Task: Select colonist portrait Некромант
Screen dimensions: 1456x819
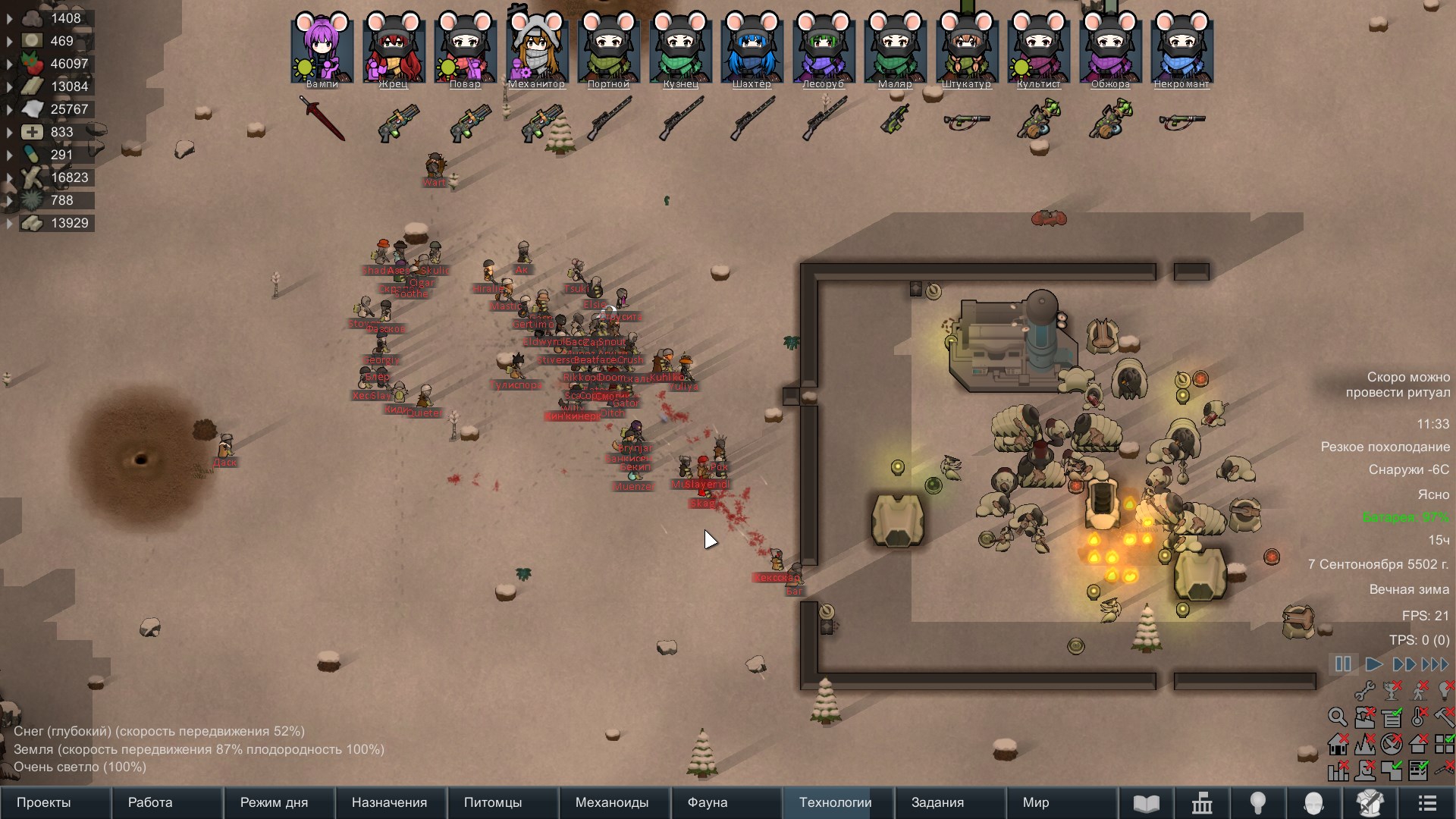Action: point(1181,49)
